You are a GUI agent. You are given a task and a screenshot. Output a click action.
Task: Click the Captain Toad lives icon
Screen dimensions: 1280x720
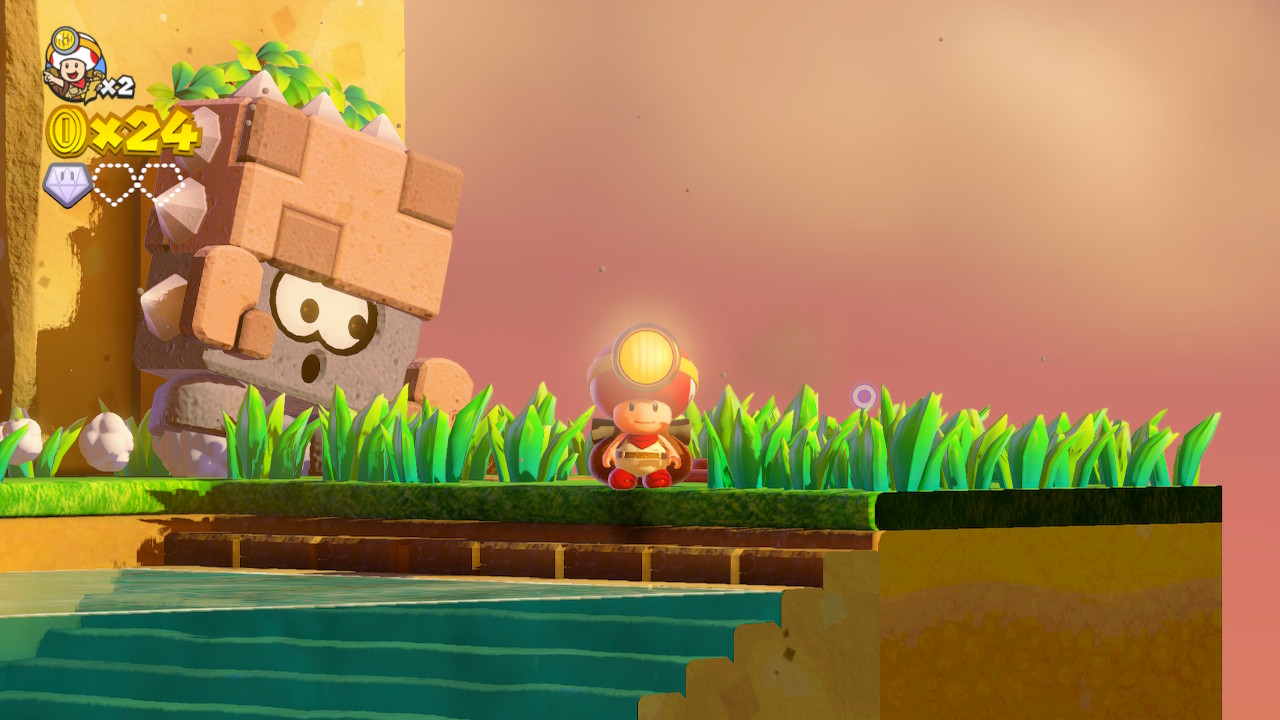coord(73,64)
